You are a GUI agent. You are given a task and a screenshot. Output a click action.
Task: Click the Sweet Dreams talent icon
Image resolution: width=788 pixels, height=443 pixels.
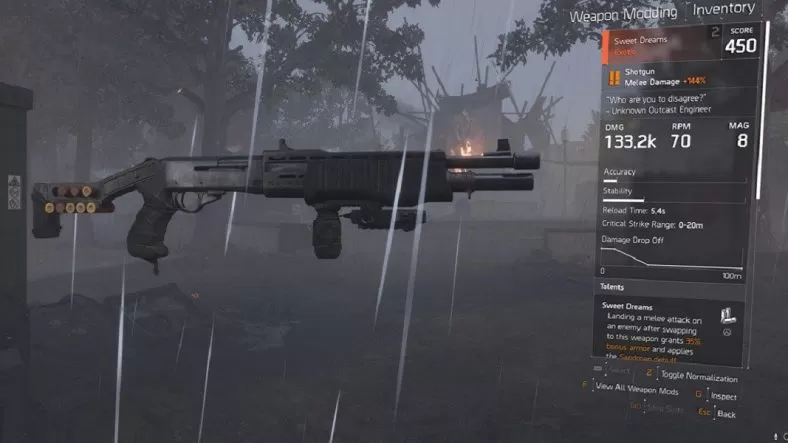tap(728, 314)
